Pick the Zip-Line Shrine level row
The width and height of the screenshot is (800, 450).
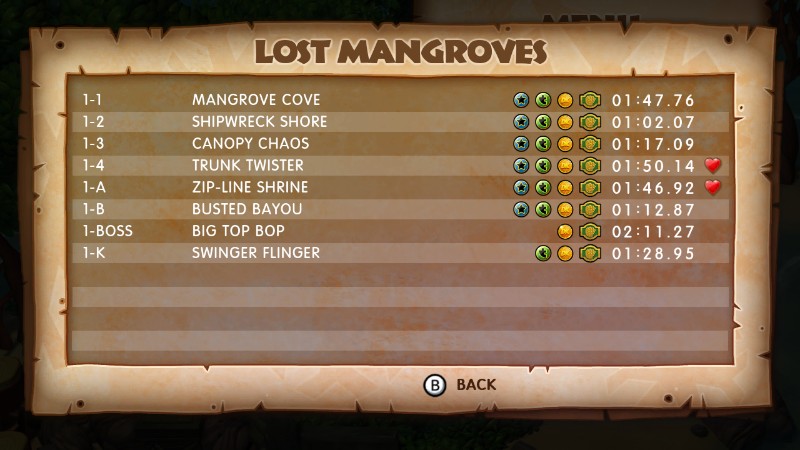(x=250, y=188)
